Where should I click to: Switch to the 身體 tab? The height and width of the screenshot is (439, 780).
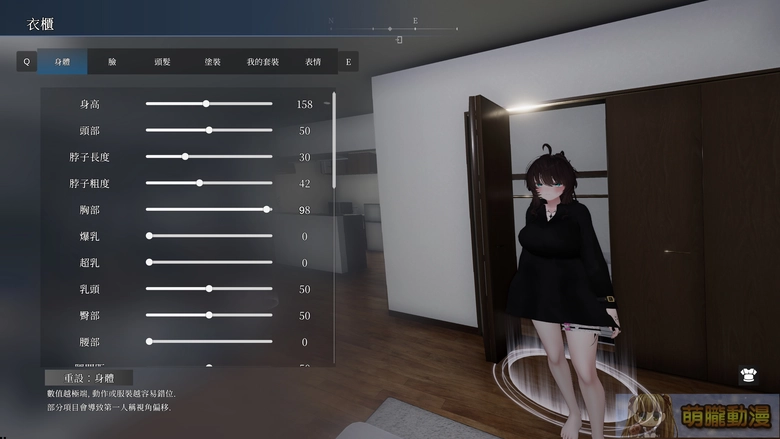click(62, 62)
